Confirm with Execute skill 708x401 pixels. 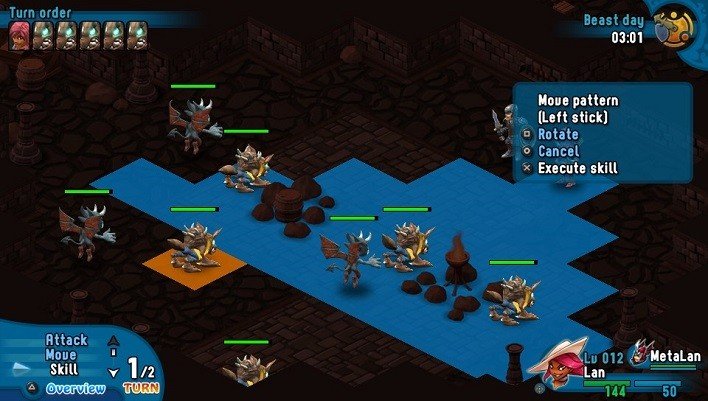(577, 168)
